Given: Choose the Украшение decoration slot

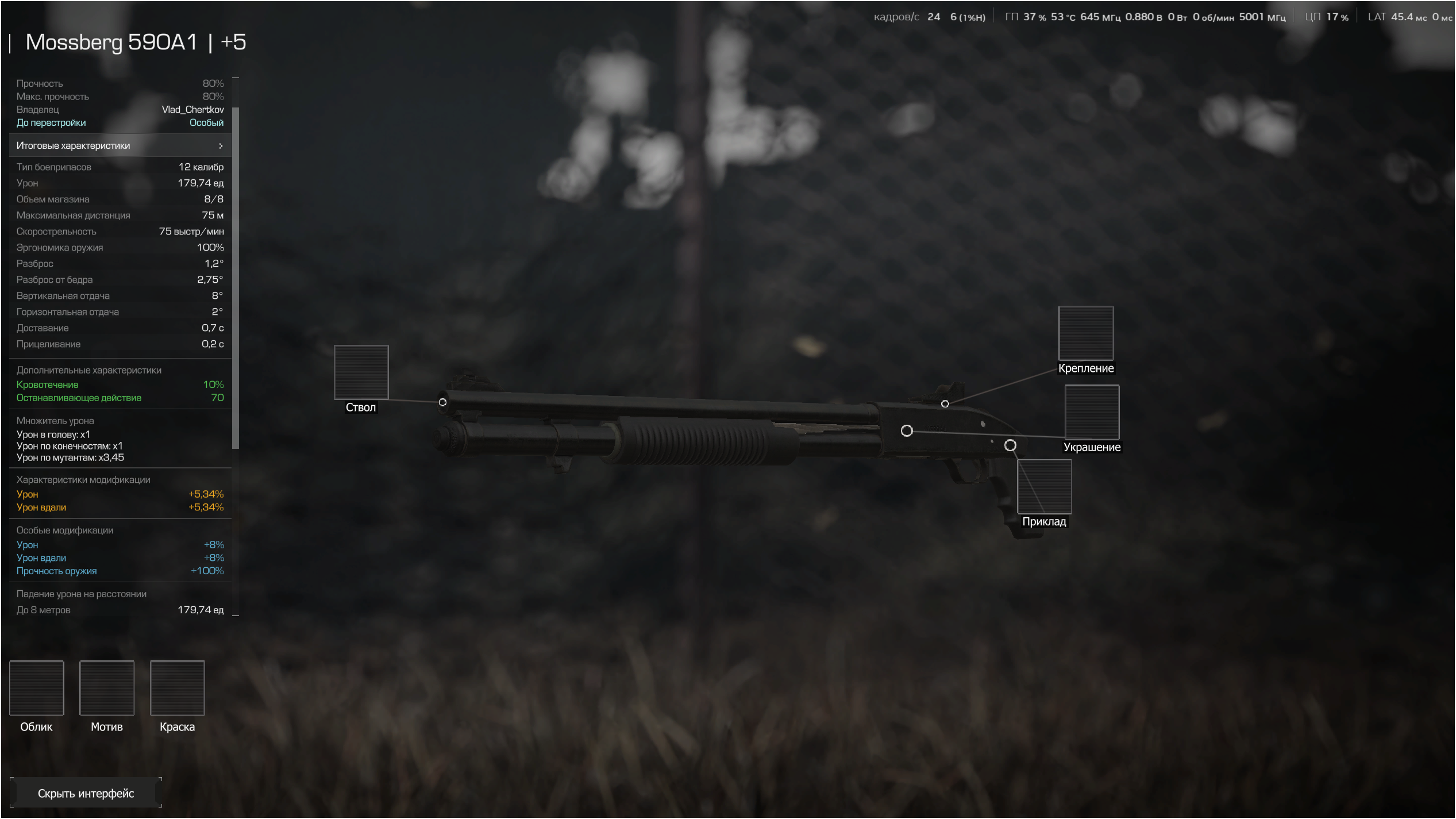Looking at the screenshot, I should pyautogui.click(x=1092, y=412).
